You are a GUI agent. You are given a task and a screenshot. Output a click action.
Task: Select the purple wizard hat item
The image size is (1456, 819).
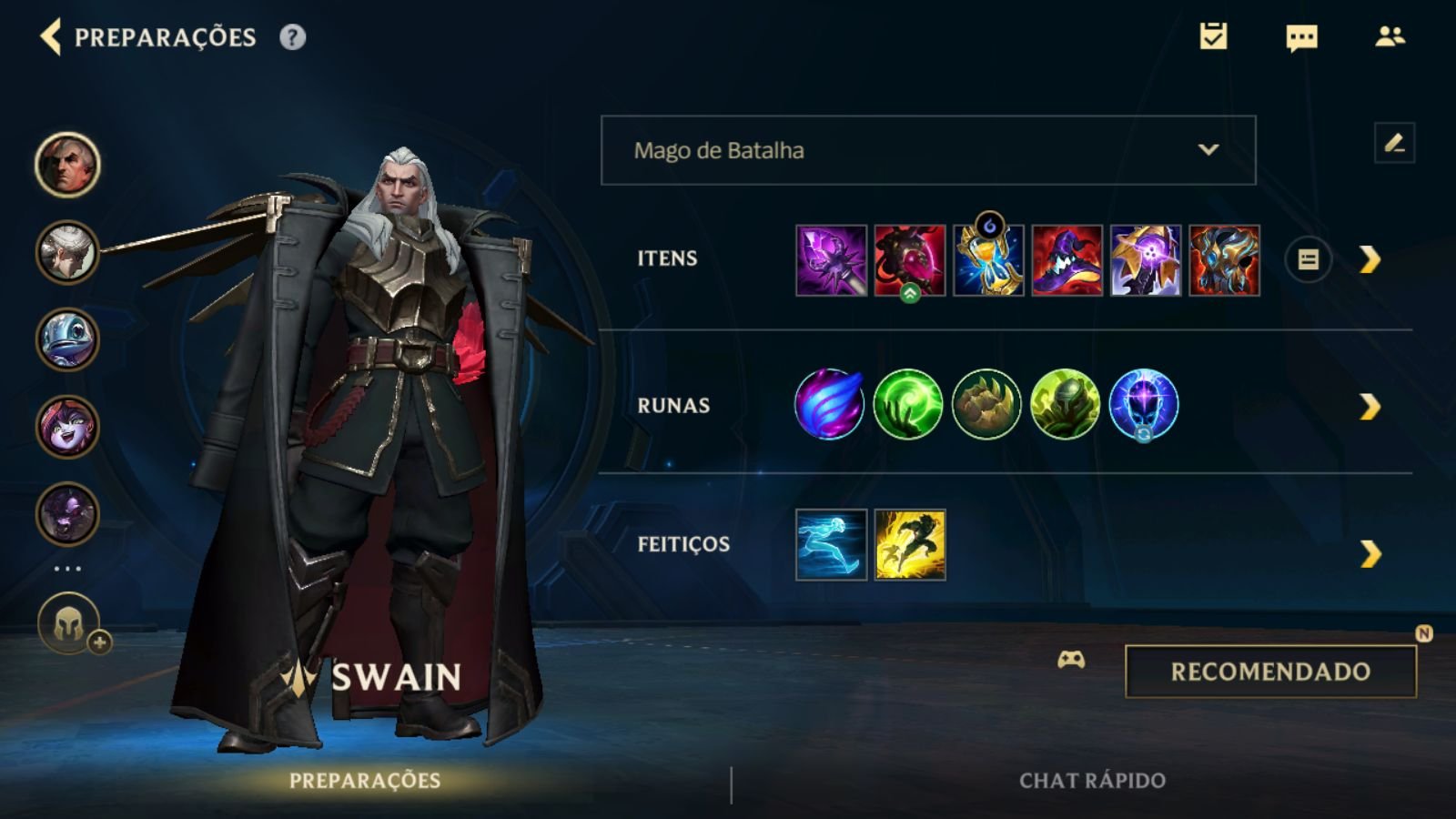(x=1067, y=260)
